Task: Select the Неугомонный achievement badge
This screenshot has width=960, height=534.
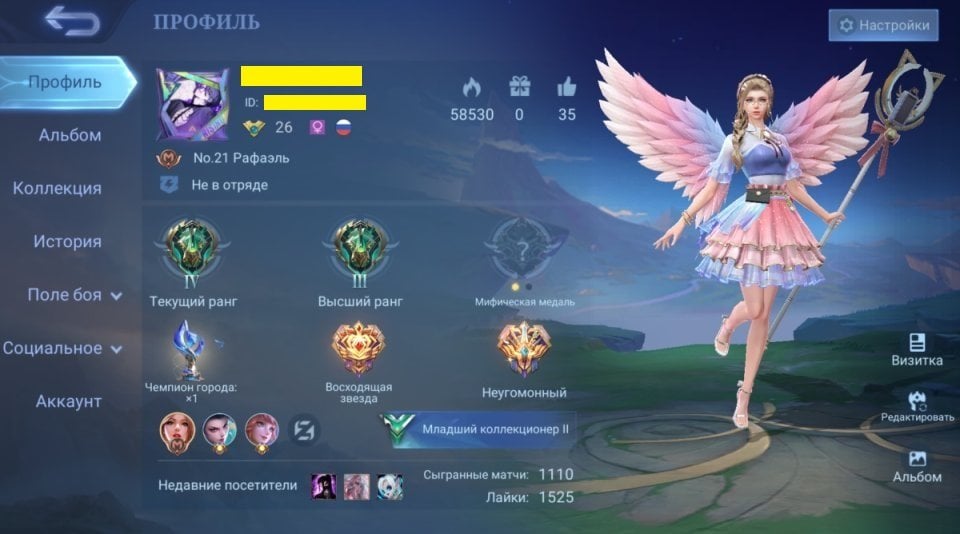Action: coord(525,350)
